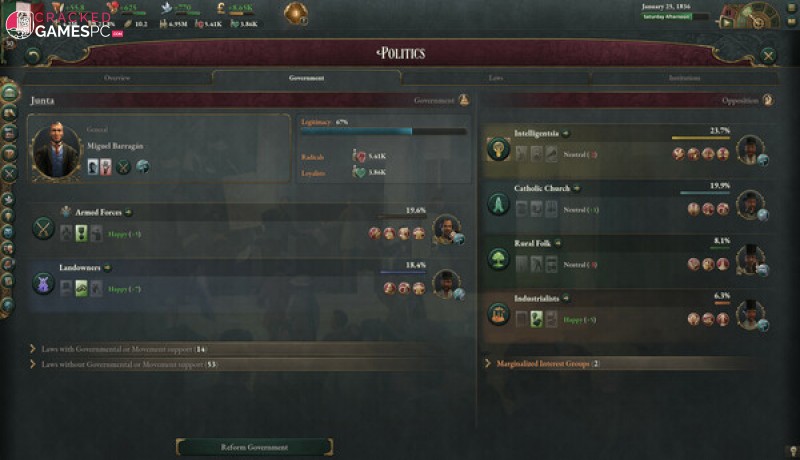Click the Radicals count icon
The image size is (800, 460).
361,157
